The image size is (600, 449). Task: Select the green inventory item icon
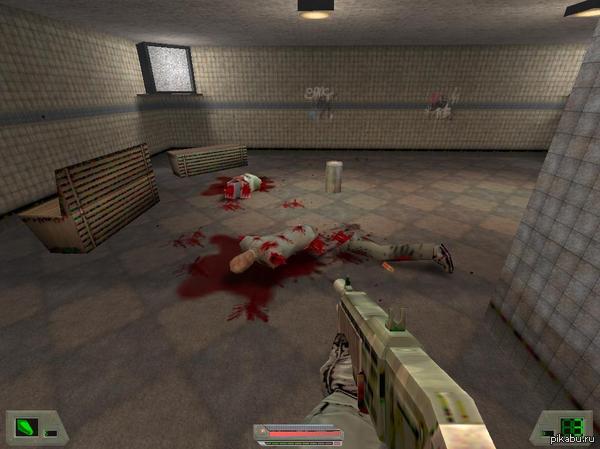pyautogui.click(x=26, y=425)
